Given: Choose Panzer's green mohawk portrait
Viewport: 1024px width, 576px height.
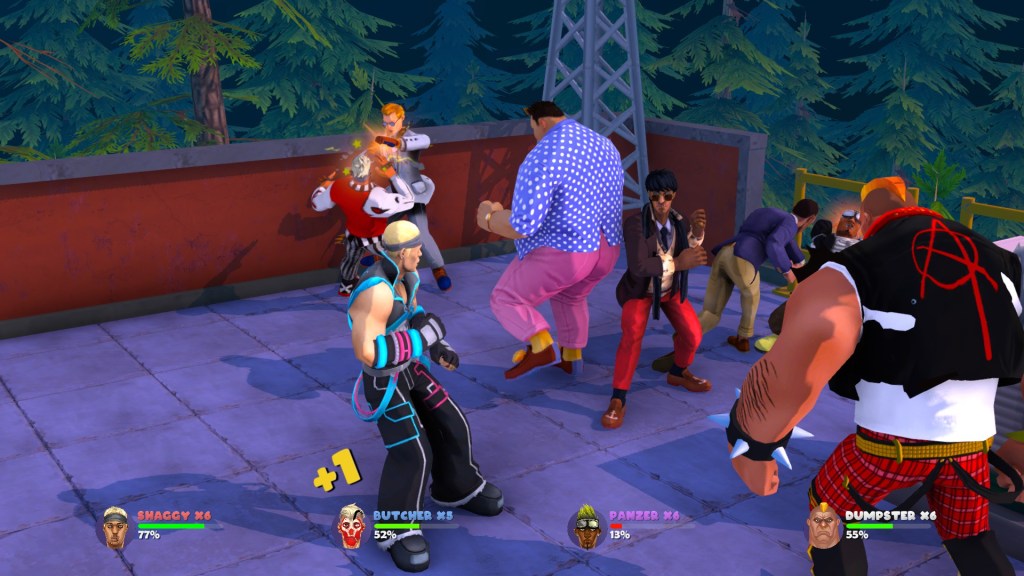Looking at the screenshot, I should 587,526.
